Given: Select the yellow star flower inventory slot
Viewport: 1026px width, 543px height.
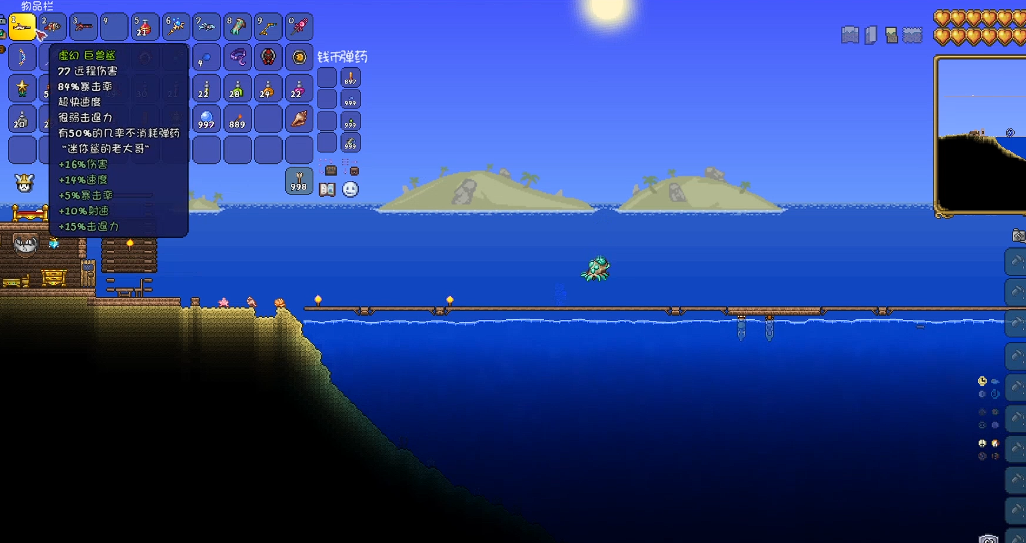Looking at the screenshot, I should click(22, 88).
